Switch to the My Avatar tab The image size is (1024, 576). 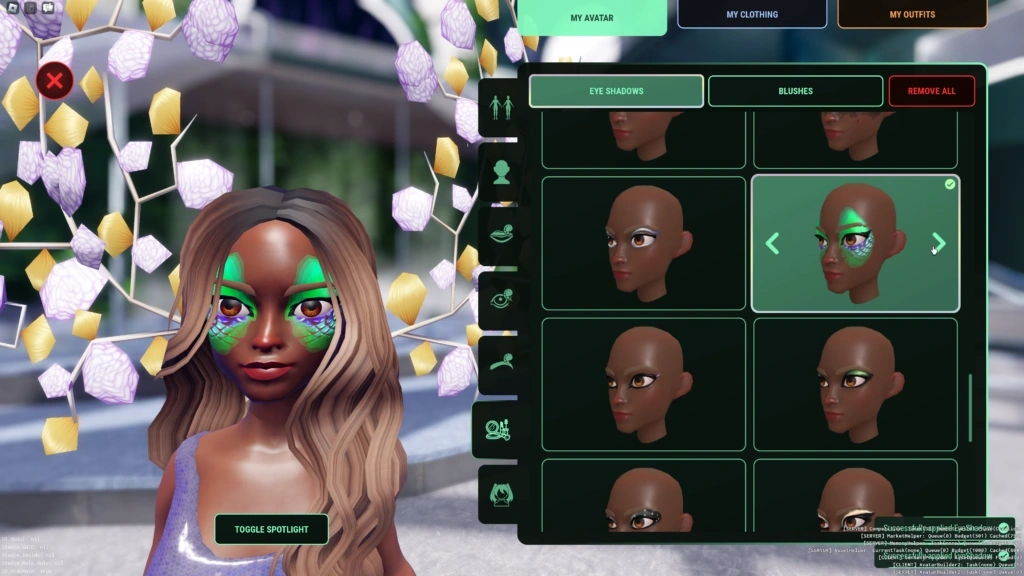[591, 17]
